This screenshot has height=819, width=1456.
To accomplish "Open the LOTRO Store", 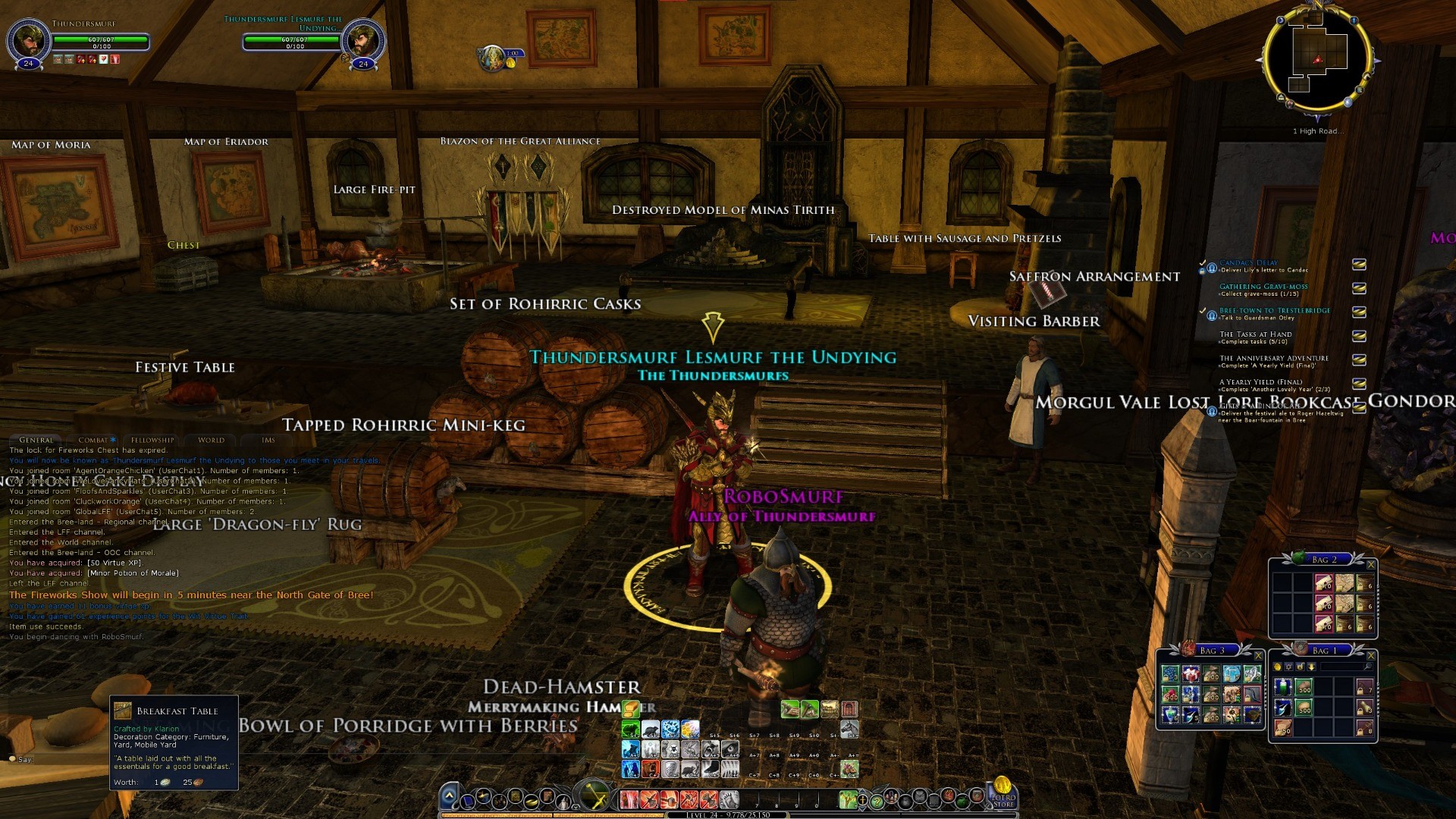I will [x=1003, y=793].
